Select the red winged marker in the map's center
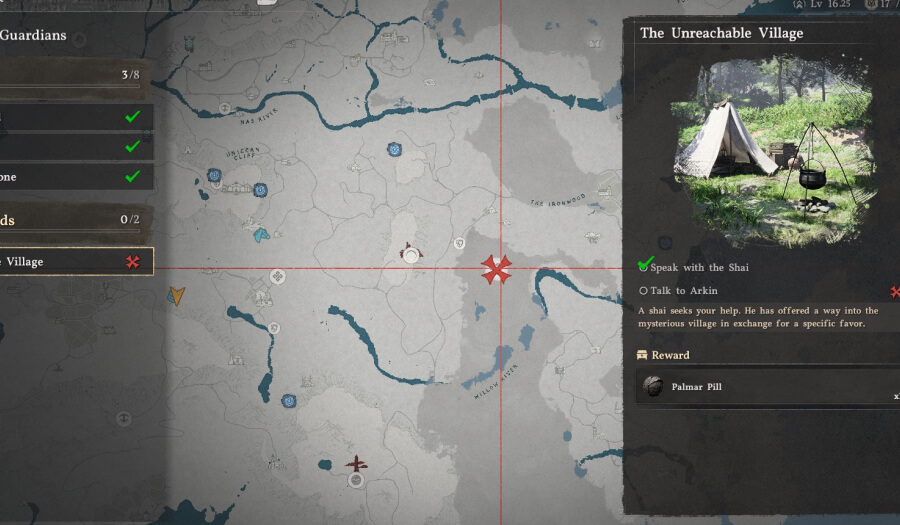This screenshot has height=525, width=900. point(410,252)
